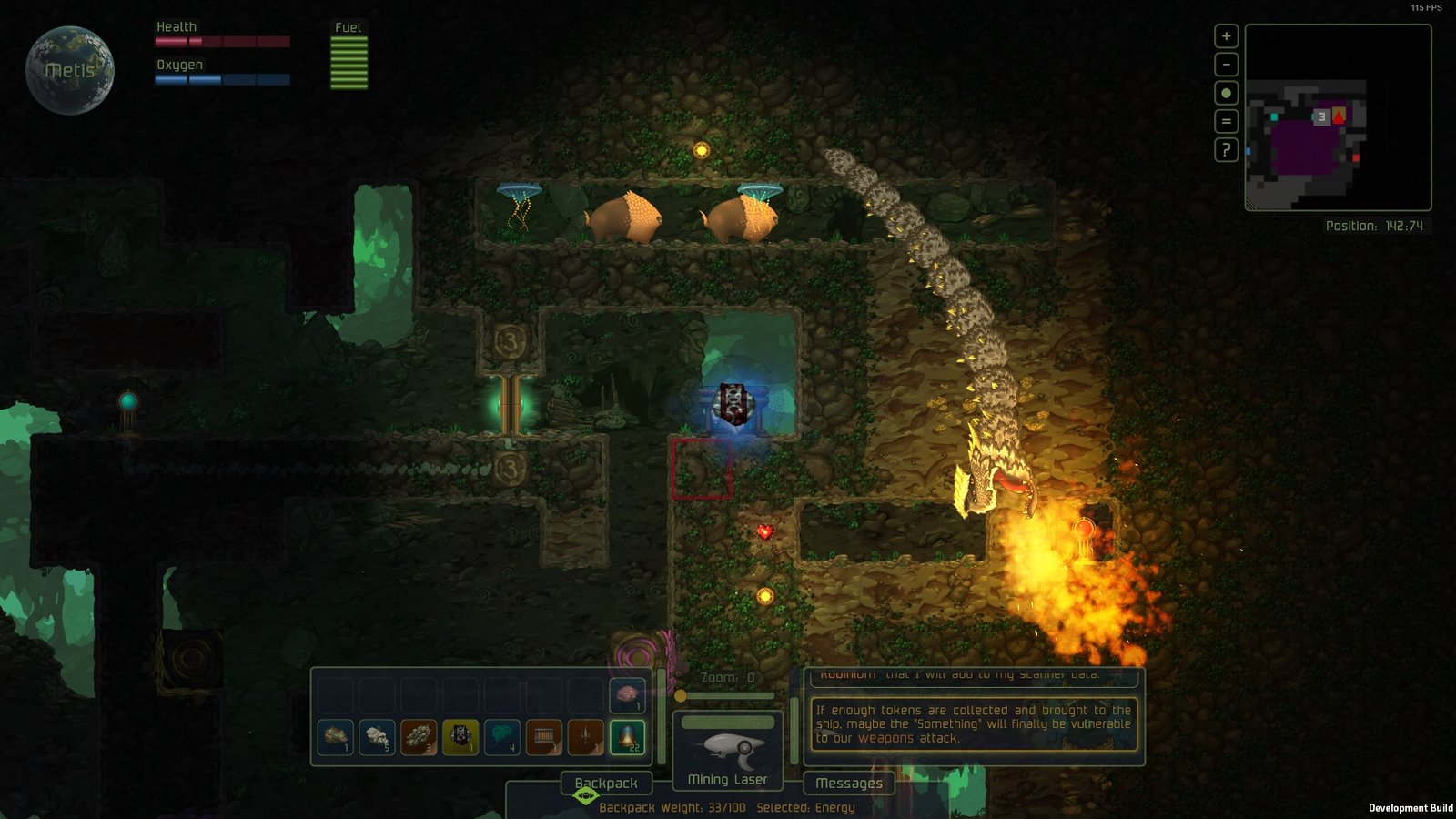Choose the teal leaf item slot
Image resolution: width=1456 pixels, height=819 pixels.
(x=501, y=737)
